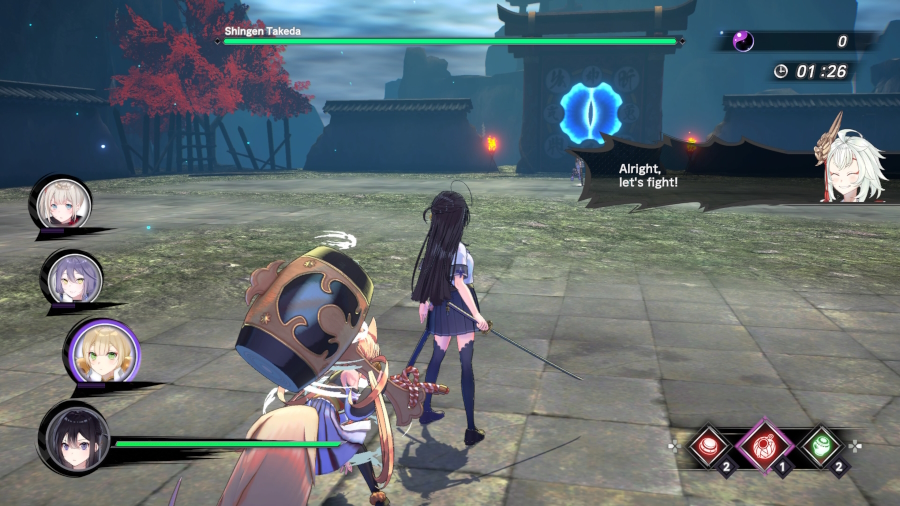Use the green jar item
Viewport: 900px width, 506px height.
821,445
